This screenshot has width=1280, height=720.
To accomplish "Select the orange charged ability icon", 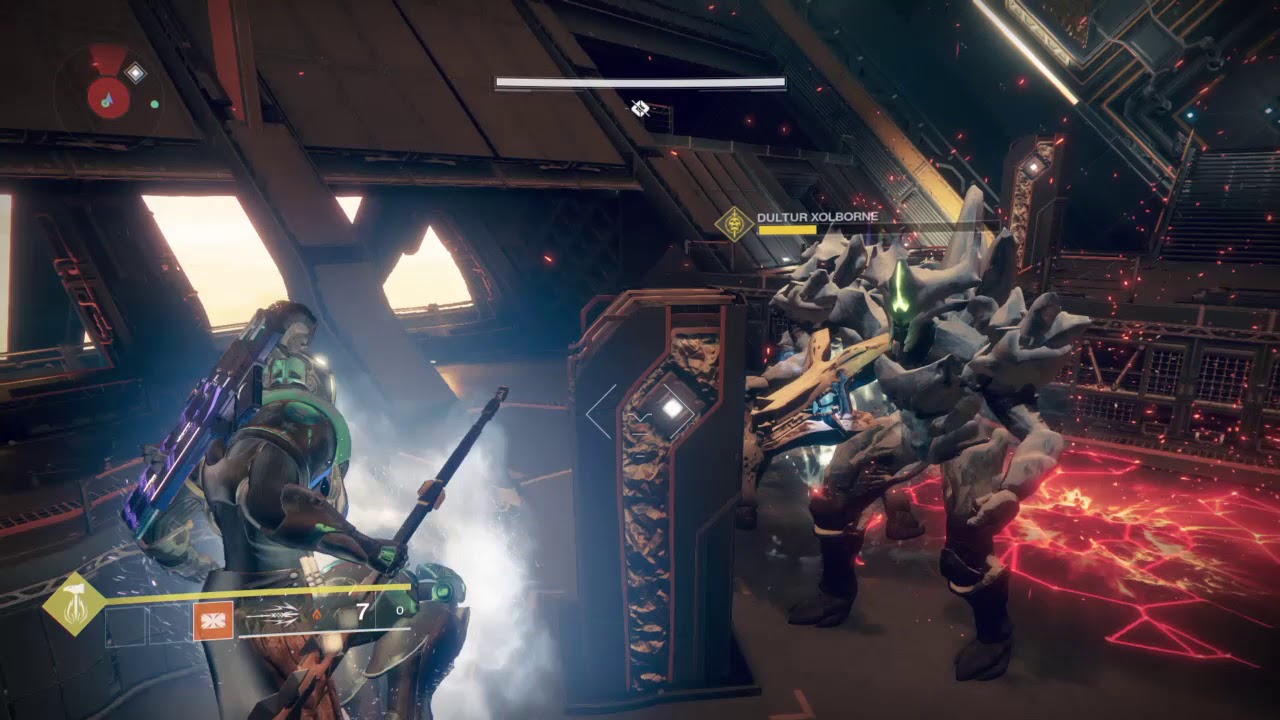I will click(213, 620).
